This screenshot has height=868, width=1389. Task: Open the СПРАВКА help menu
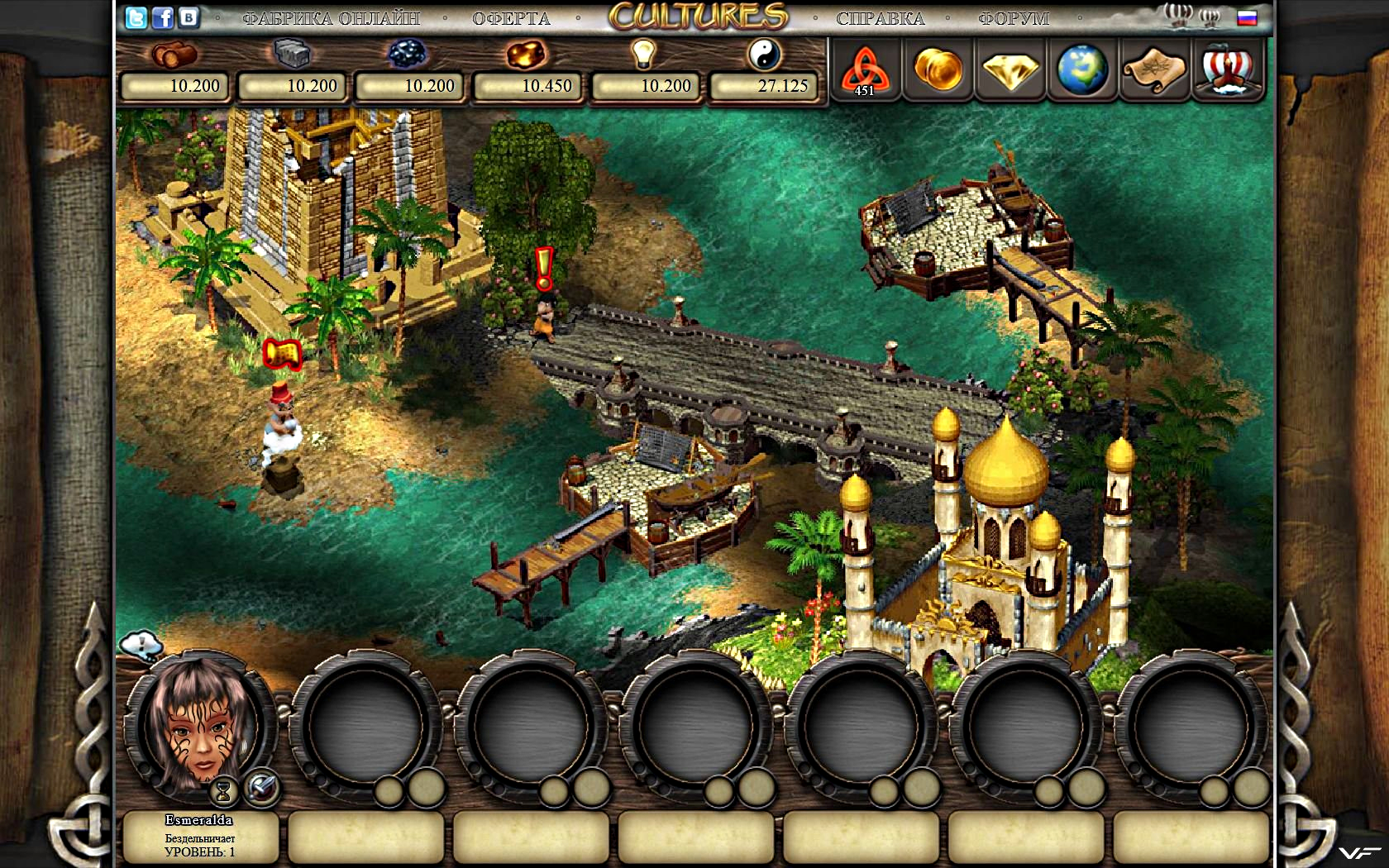[880, 18]
